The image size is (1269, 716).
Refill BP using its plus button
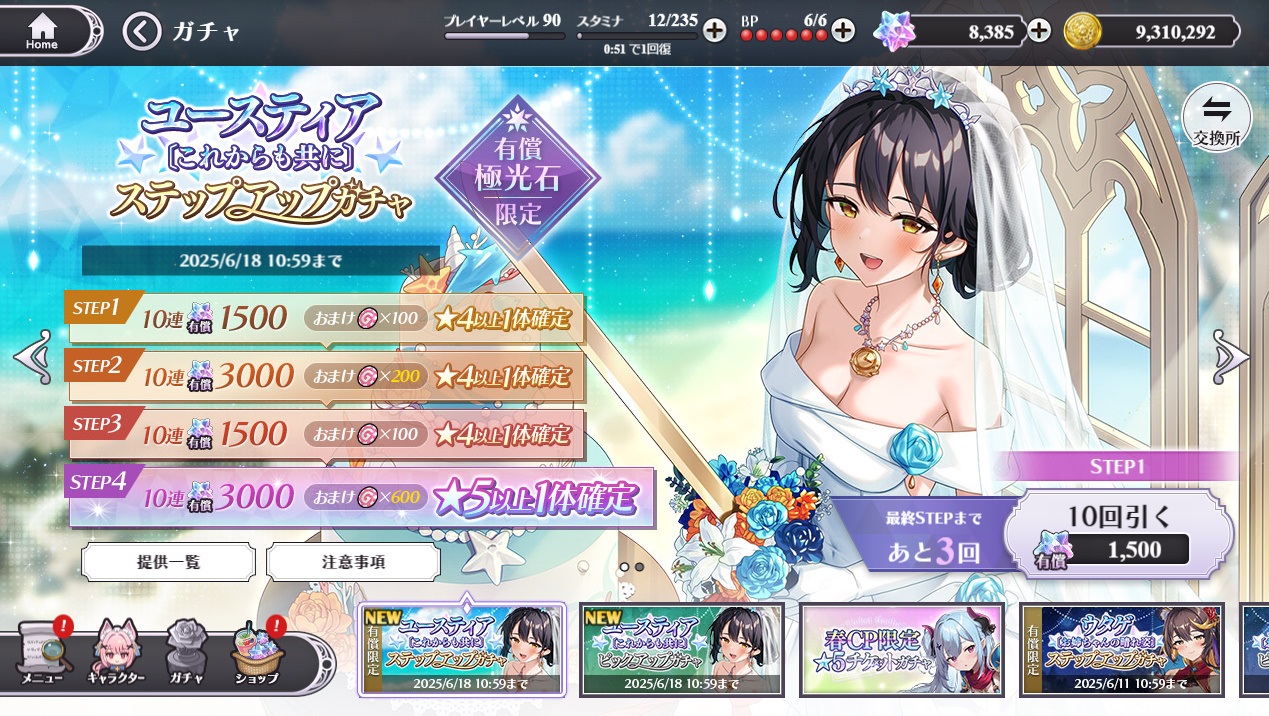click(843, 30)
